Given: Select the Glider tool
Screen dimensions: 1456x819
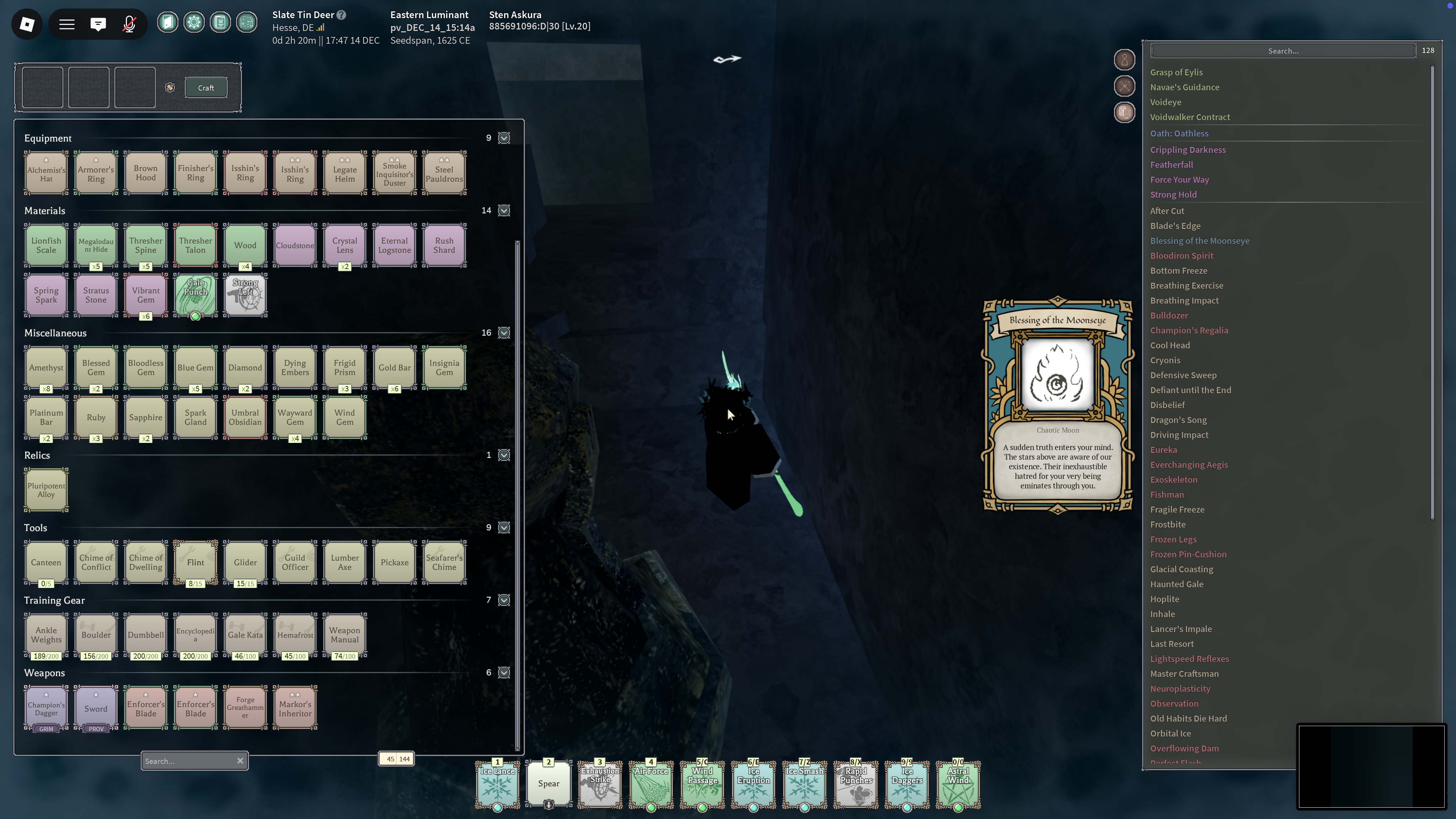Looking at the screenshot, I should (245, 562).
